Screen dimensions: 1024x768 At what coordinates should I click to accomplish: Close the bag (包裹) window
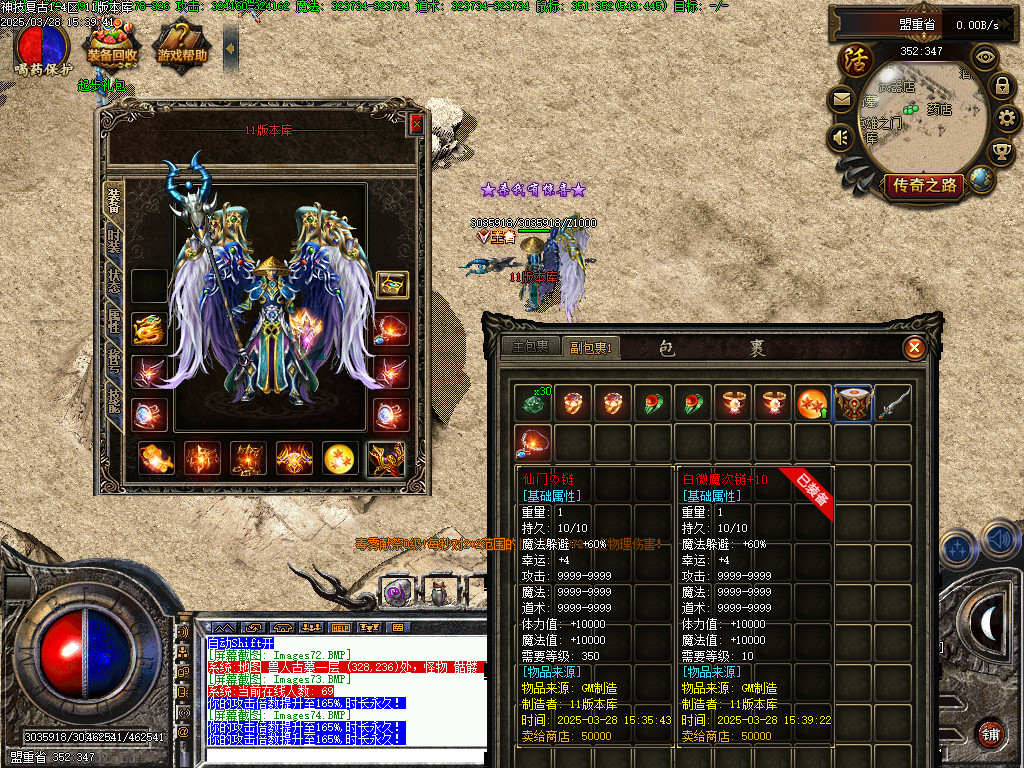913,348
